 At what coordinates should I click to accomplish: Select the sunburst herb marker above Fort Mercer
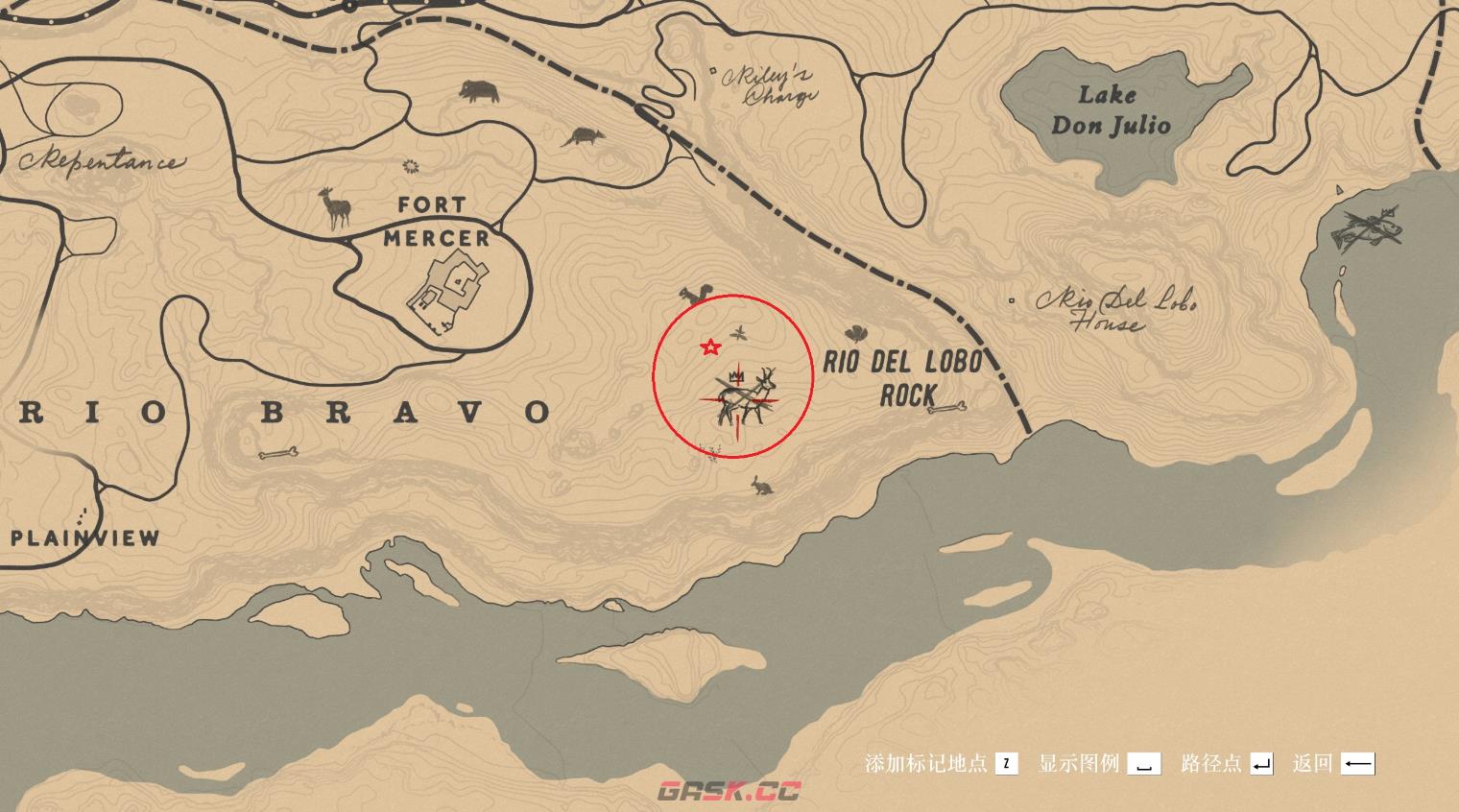tap(412, 167)
